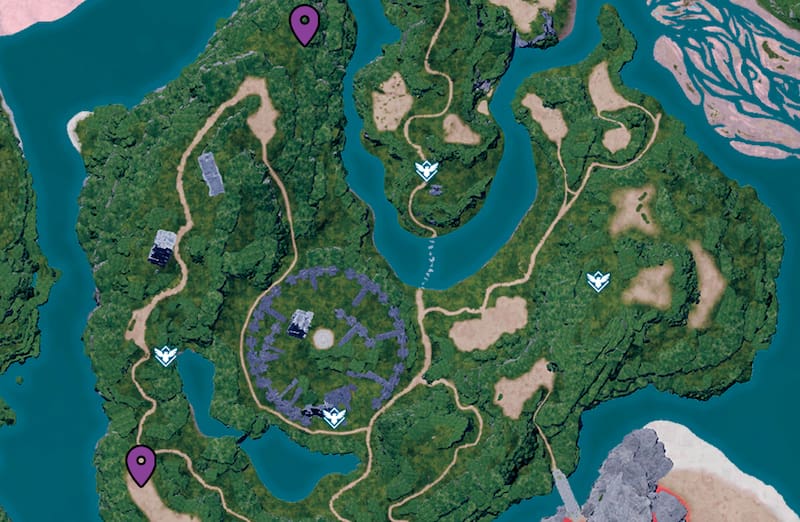Select the purple pin on the sandy path
This screenshot has height=522, width=800.
[142, 463]
